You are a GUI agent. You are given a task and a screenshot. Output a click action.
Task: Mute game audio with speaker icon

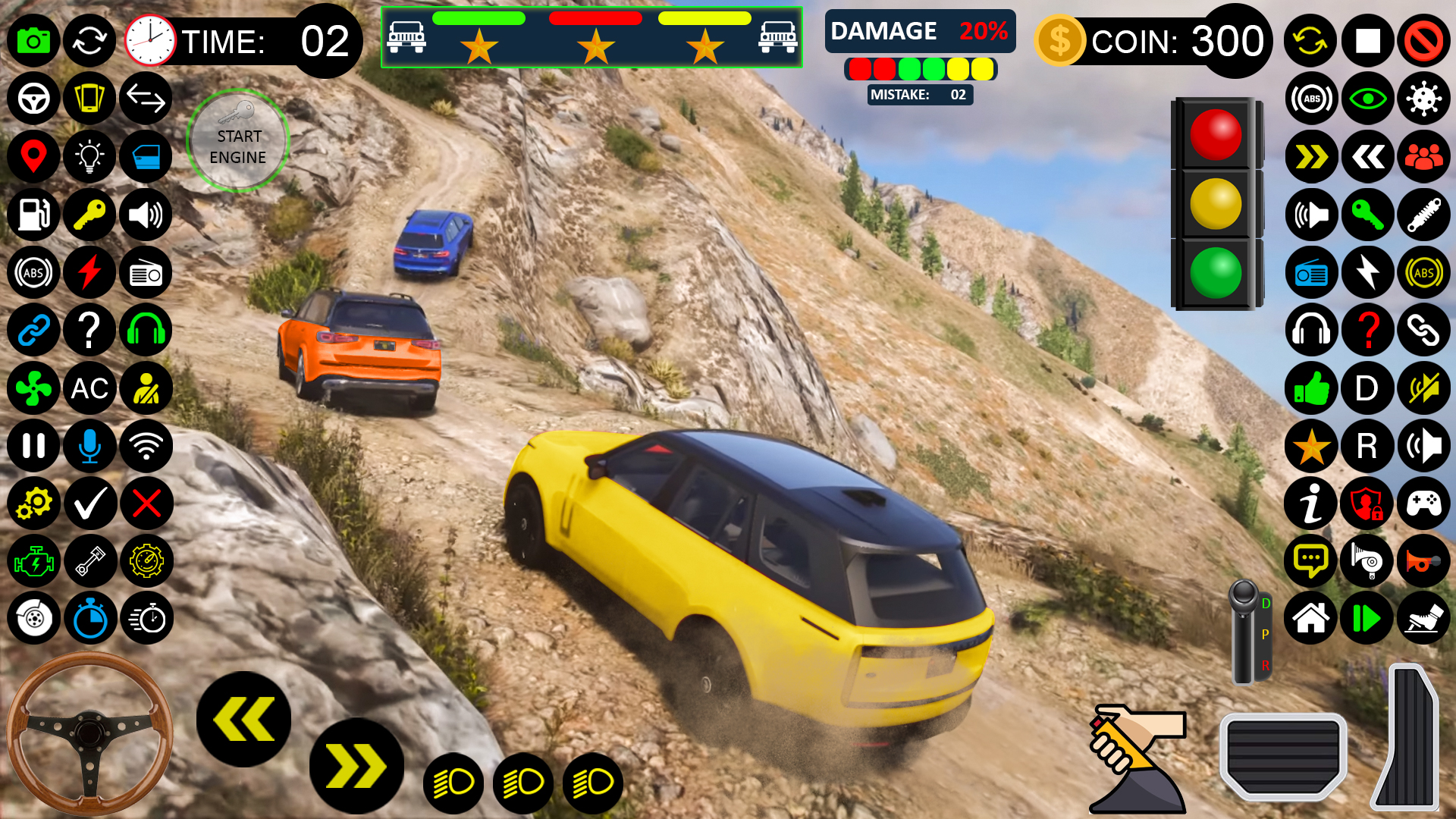point(1423,388)
